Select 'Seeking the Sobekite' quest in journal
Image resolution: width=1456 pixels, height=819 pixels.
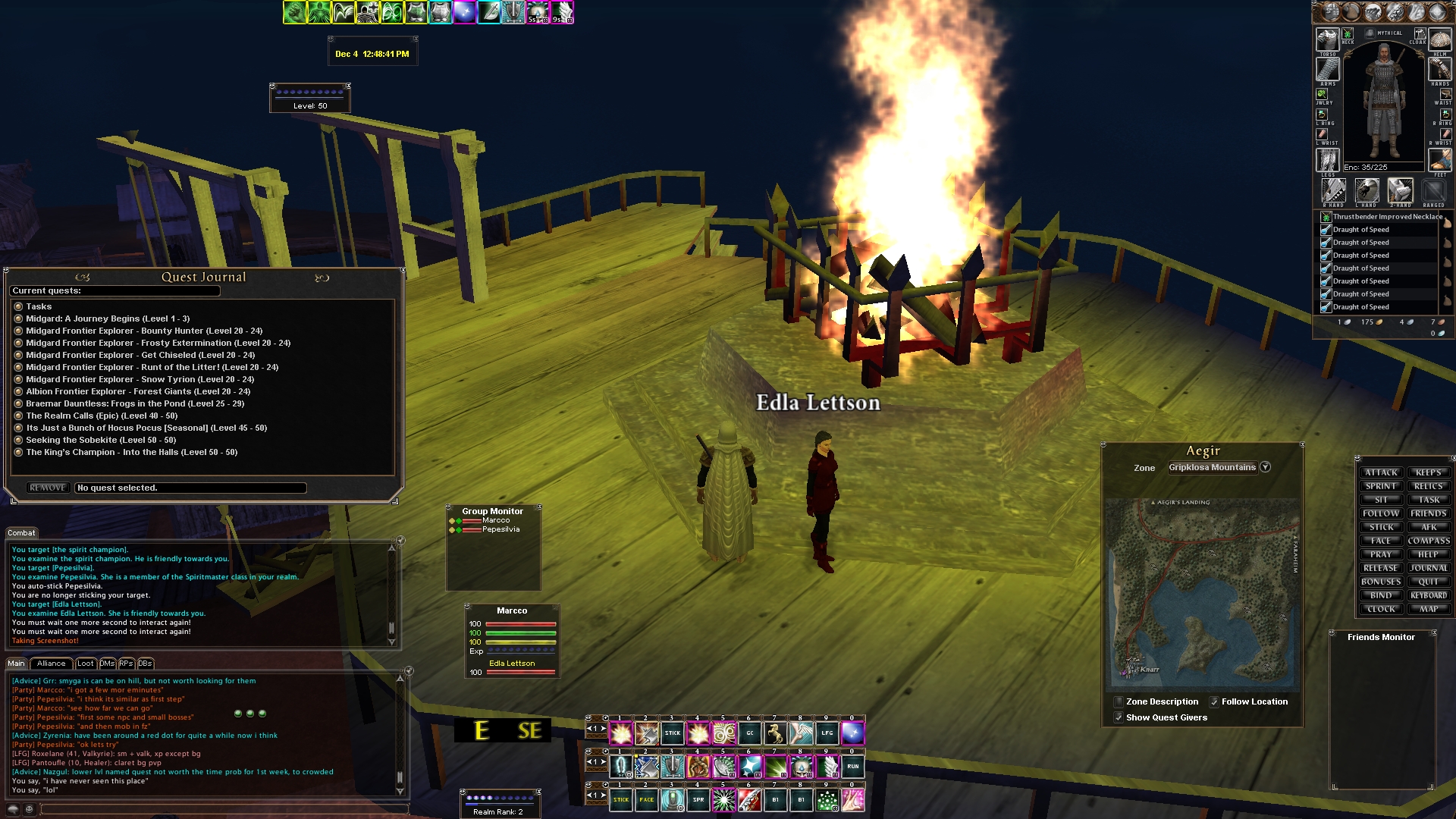point(101,440)
